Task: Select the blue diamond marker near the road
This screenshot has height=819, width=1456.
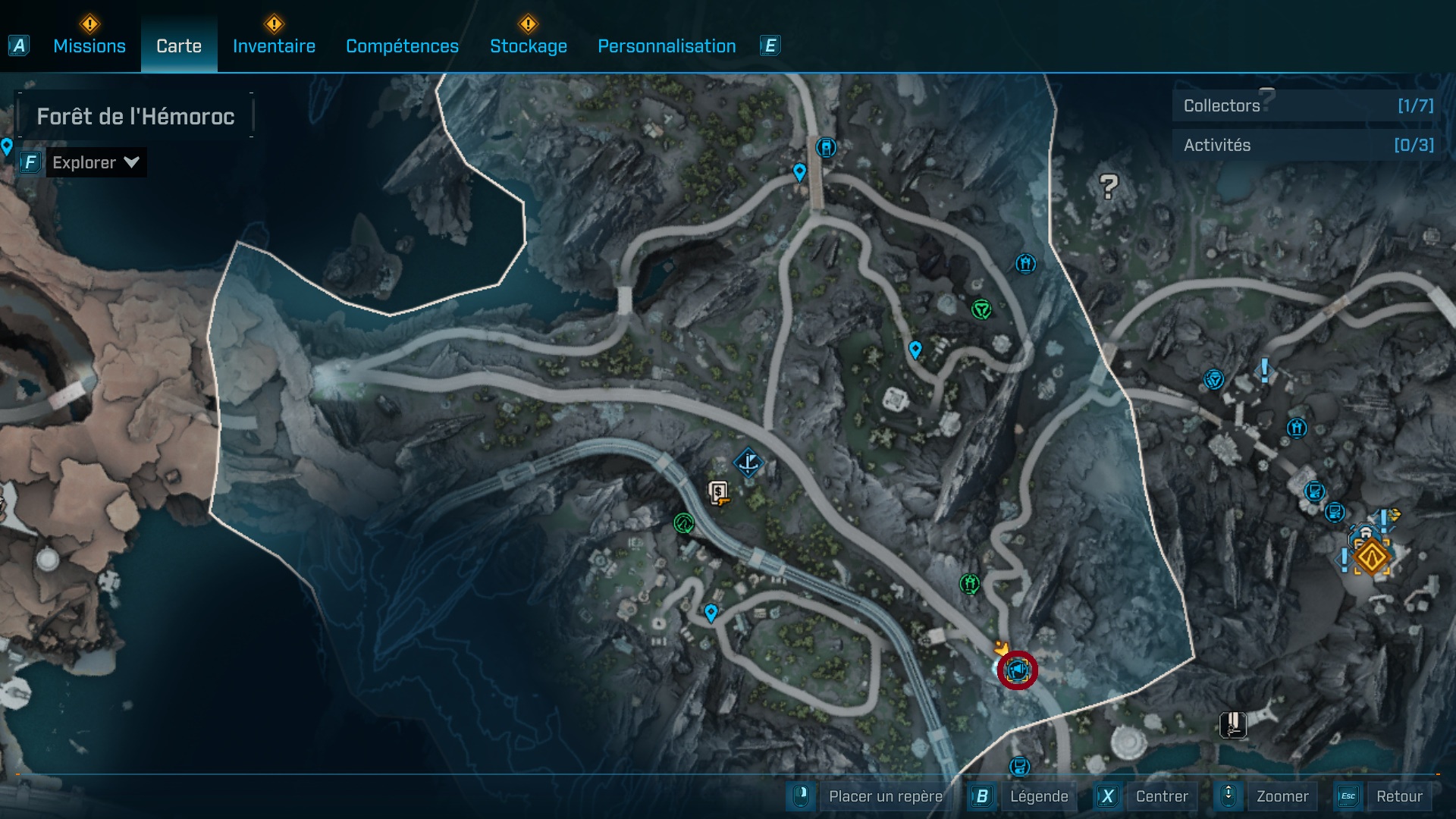Action: coord(748,462)
